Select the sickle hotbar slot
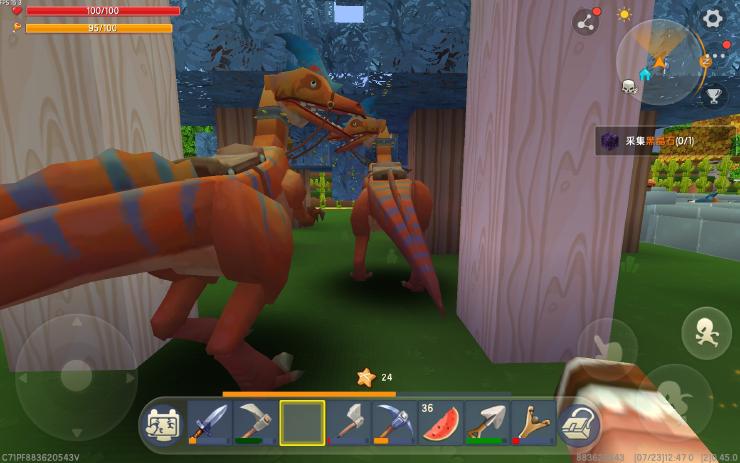The height and width of the screenshot is (463, 740). tap(255, 423)
